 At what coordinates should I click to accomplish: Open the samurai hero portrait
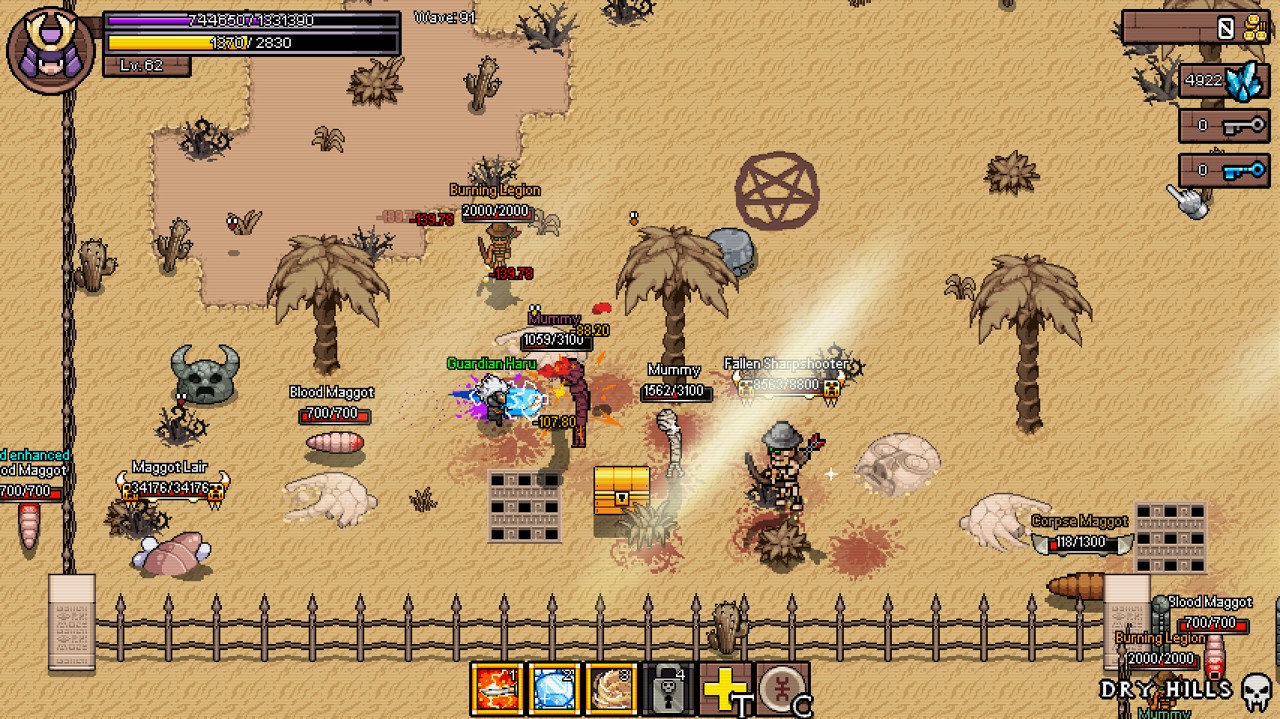[51, 49]
